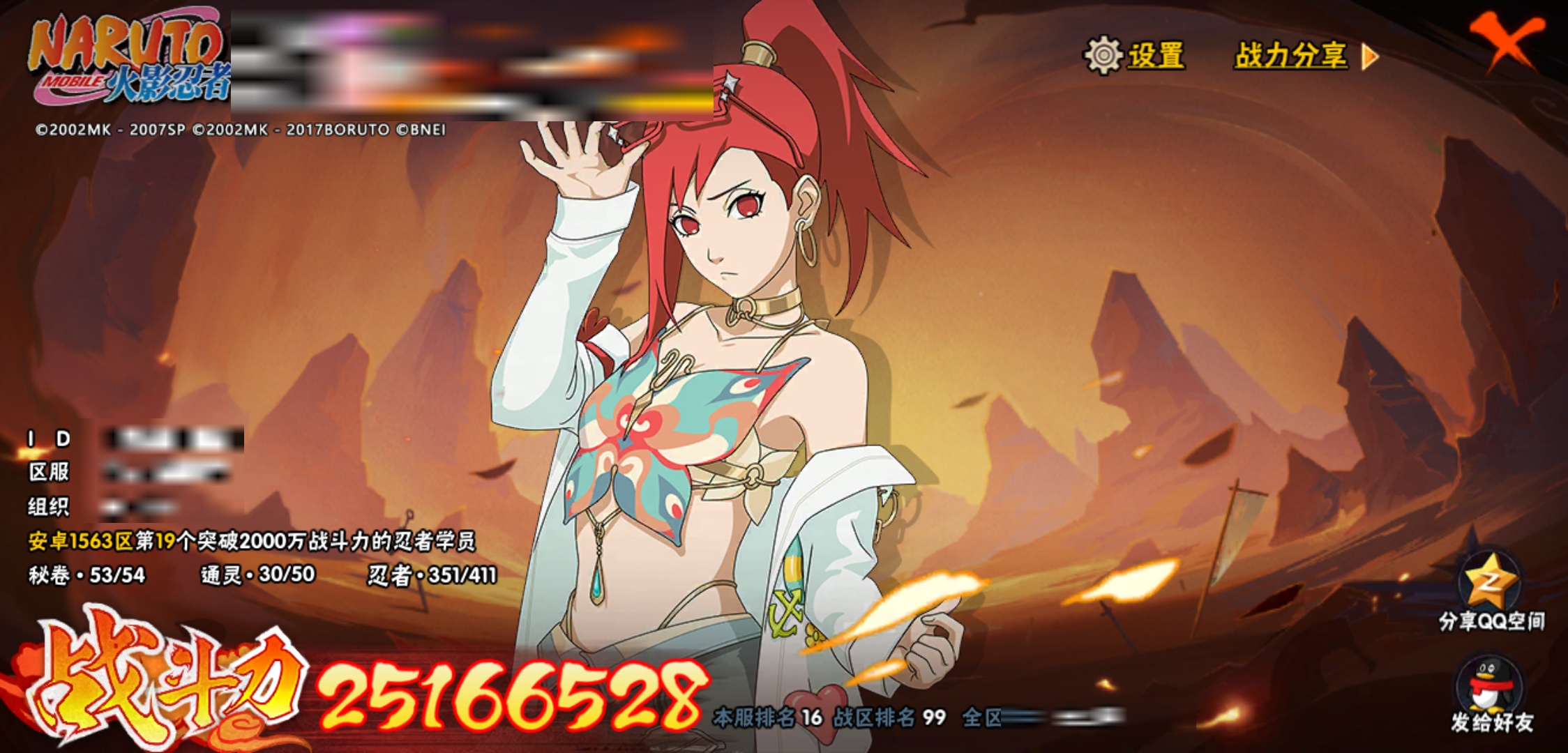Send to friend via 发给好友 penguin icon
Viewport: 1568px width, 753px height.
[1491, 685]
